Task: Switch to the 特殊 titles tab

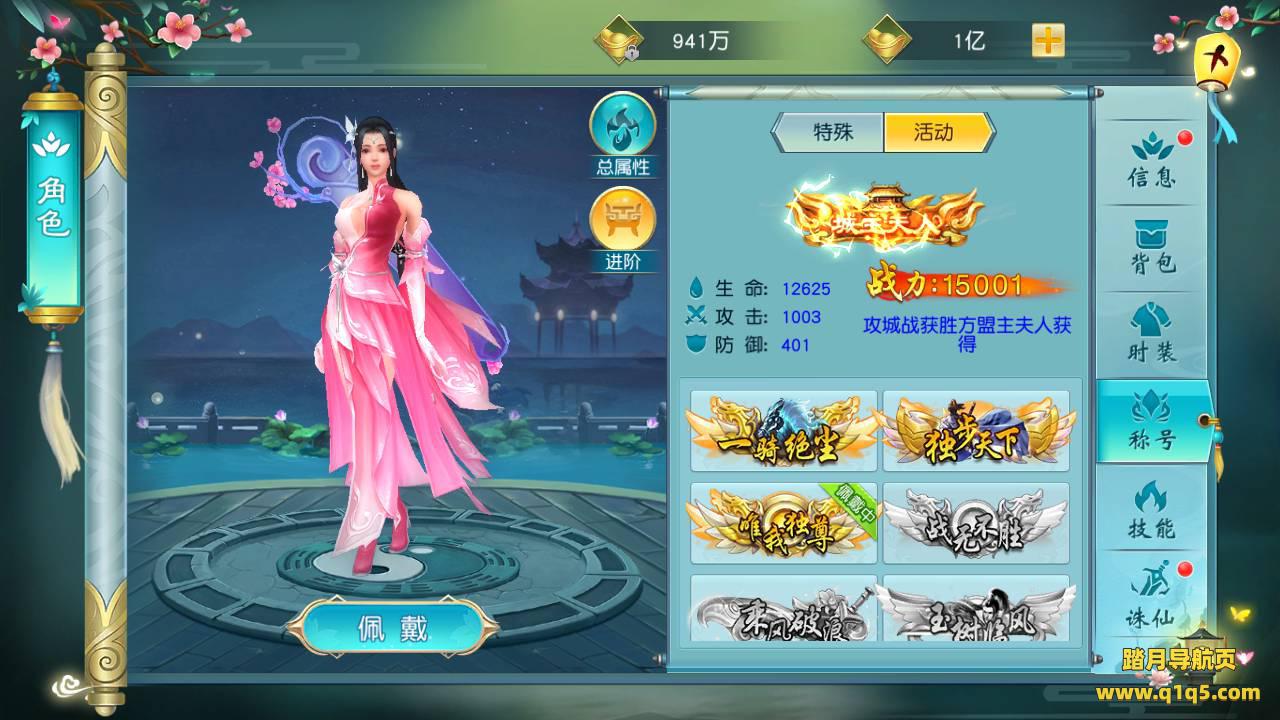Action: (828, 132)
